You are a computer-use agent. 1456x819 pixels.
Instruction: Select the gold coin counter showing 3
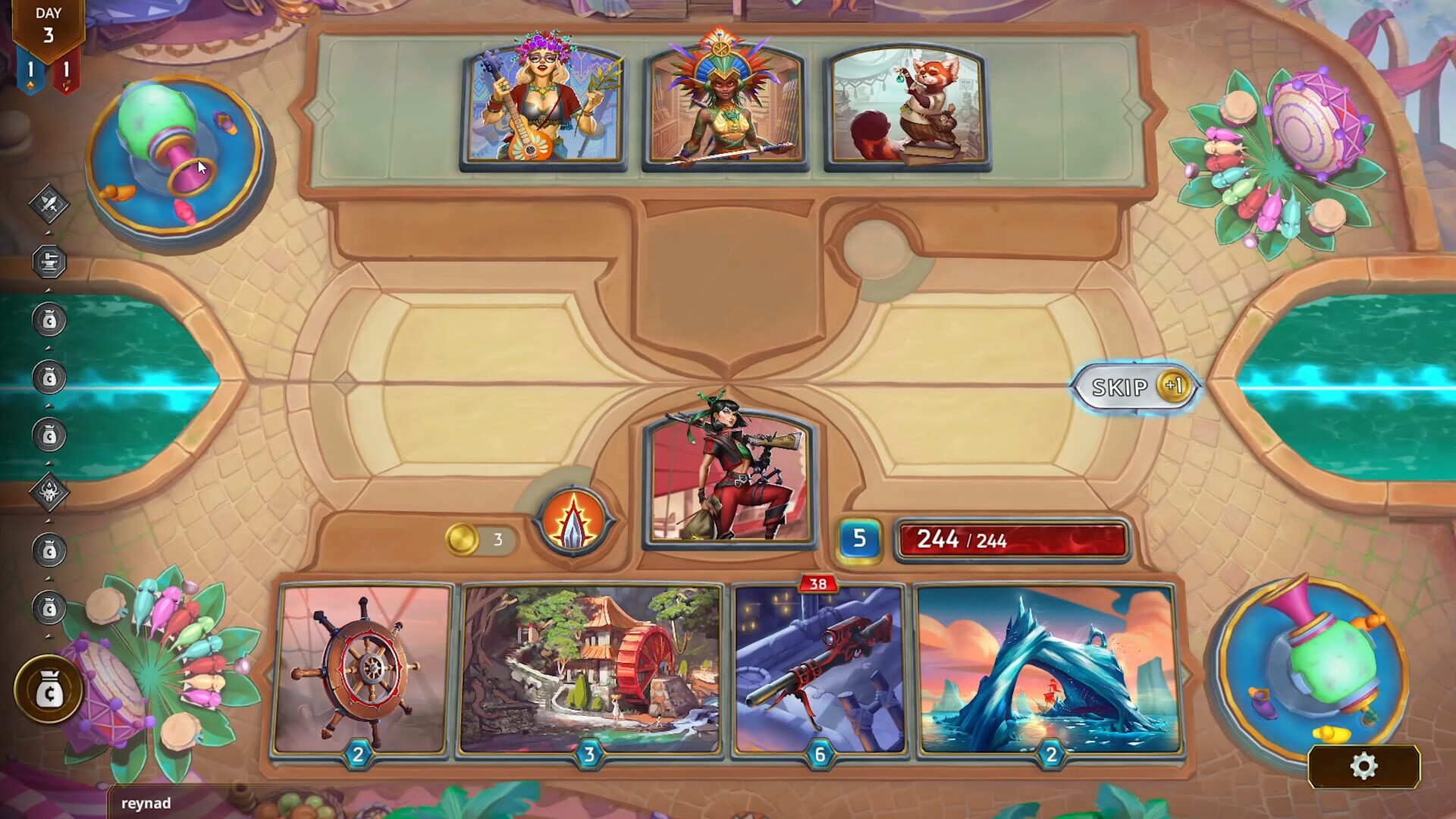click(x=474, y=540)
